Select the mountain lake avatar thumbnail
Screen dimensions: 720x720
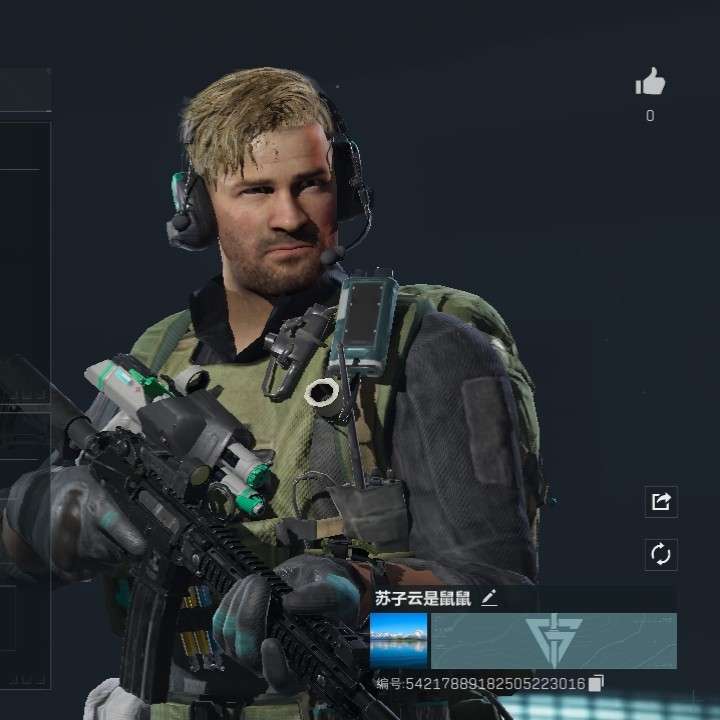(x=398, y=640)
